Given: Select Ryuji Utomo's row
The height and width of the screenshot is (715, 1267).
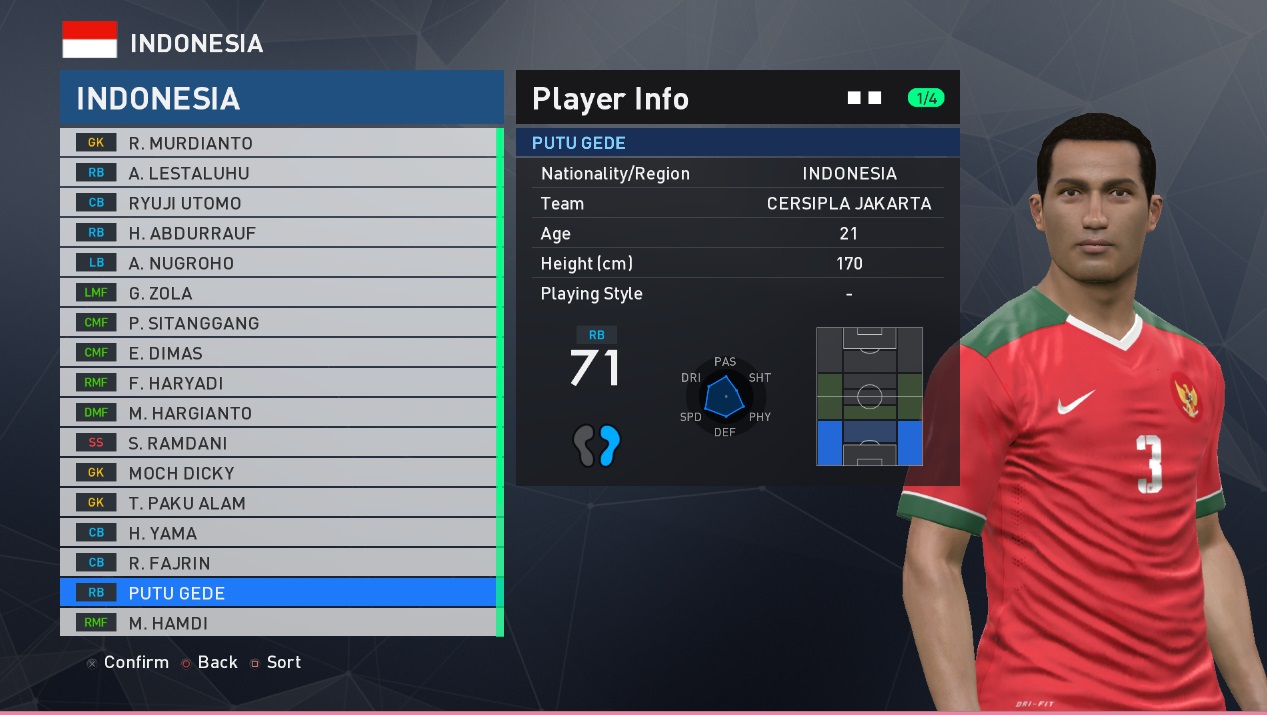Looking at the screenshot, I should (278, 203).
